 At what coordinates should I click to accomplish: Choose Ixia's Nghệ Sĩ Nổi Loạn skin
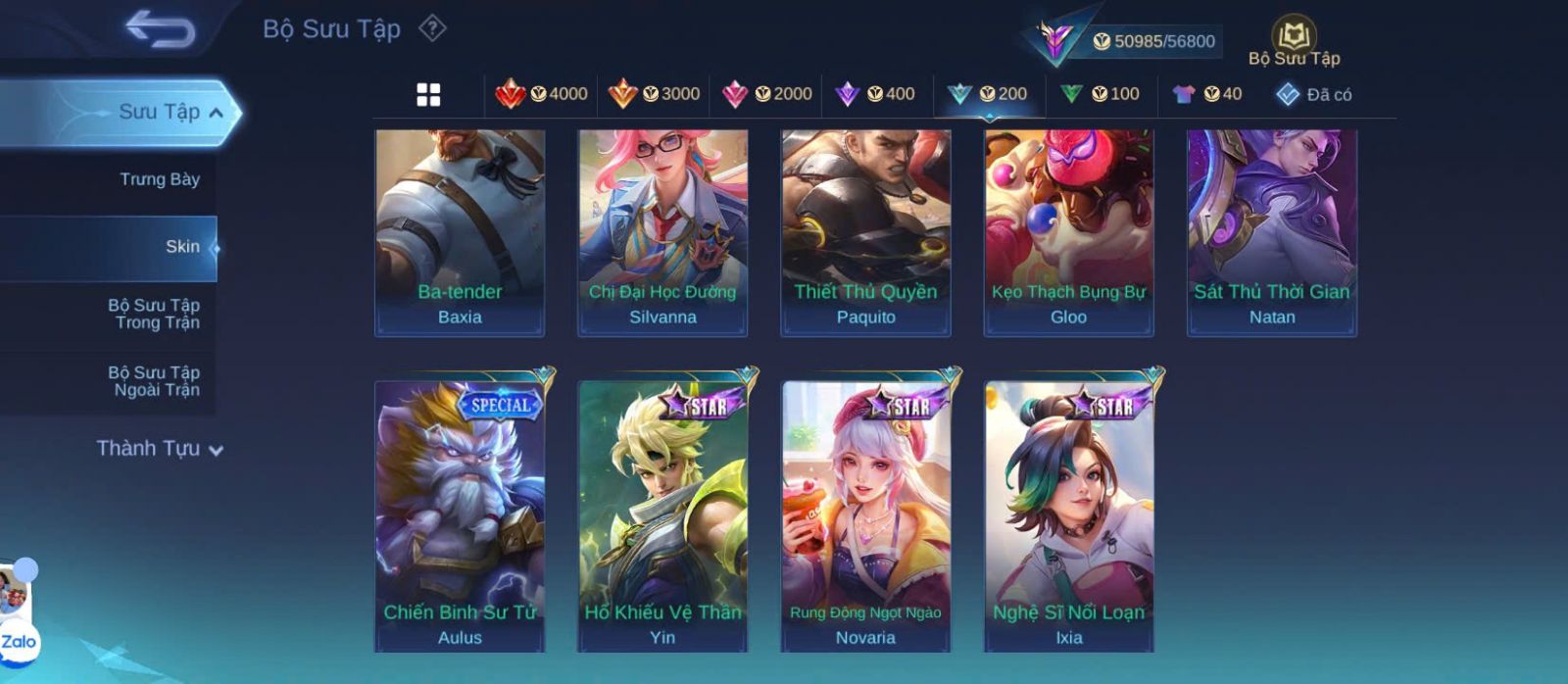[x=1069, y=514]
